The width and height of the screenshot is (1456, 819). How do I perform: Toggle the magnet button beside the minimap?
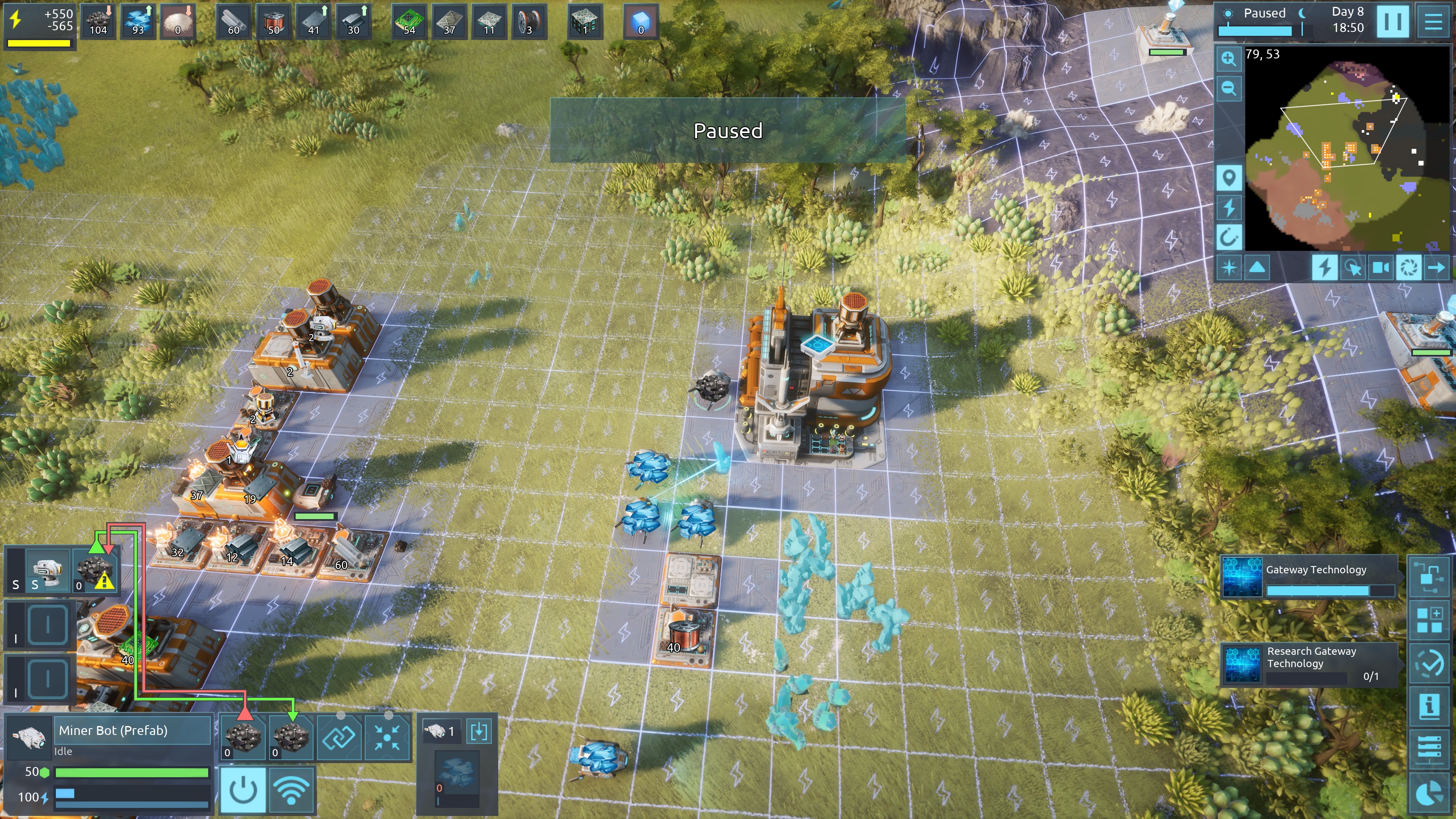click(x=1228, y=237)
